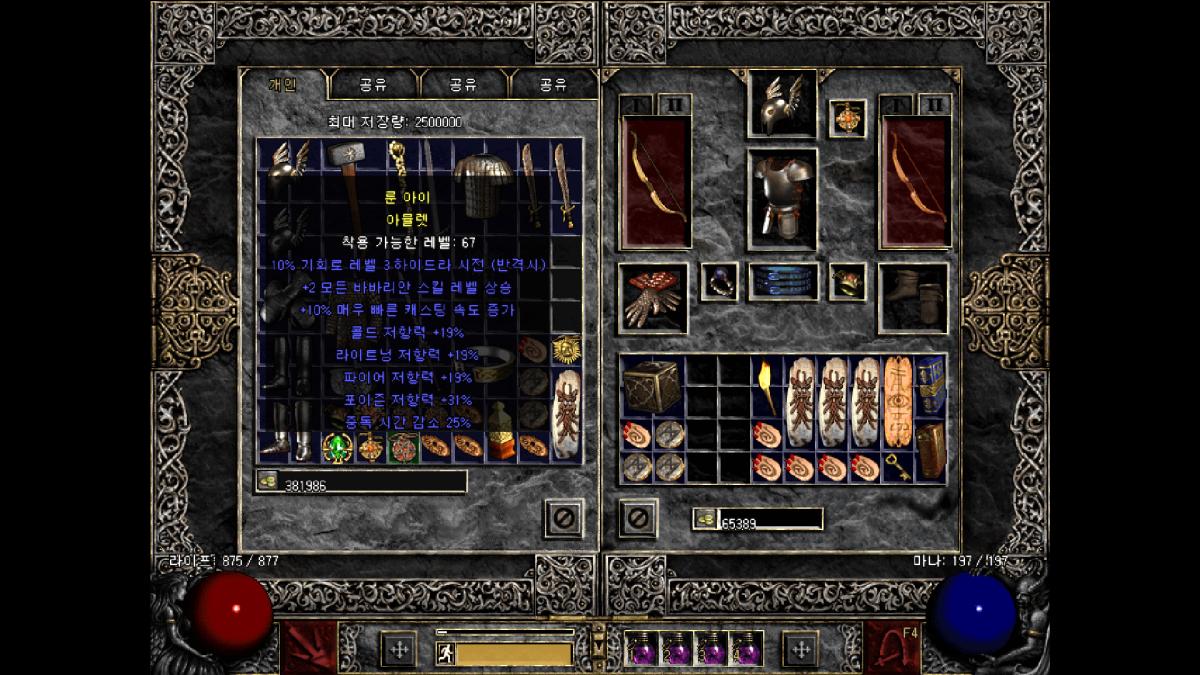
Task: Click the inventory gold button showing 65389
Action: pyautogui.click(x=705, y=519)
